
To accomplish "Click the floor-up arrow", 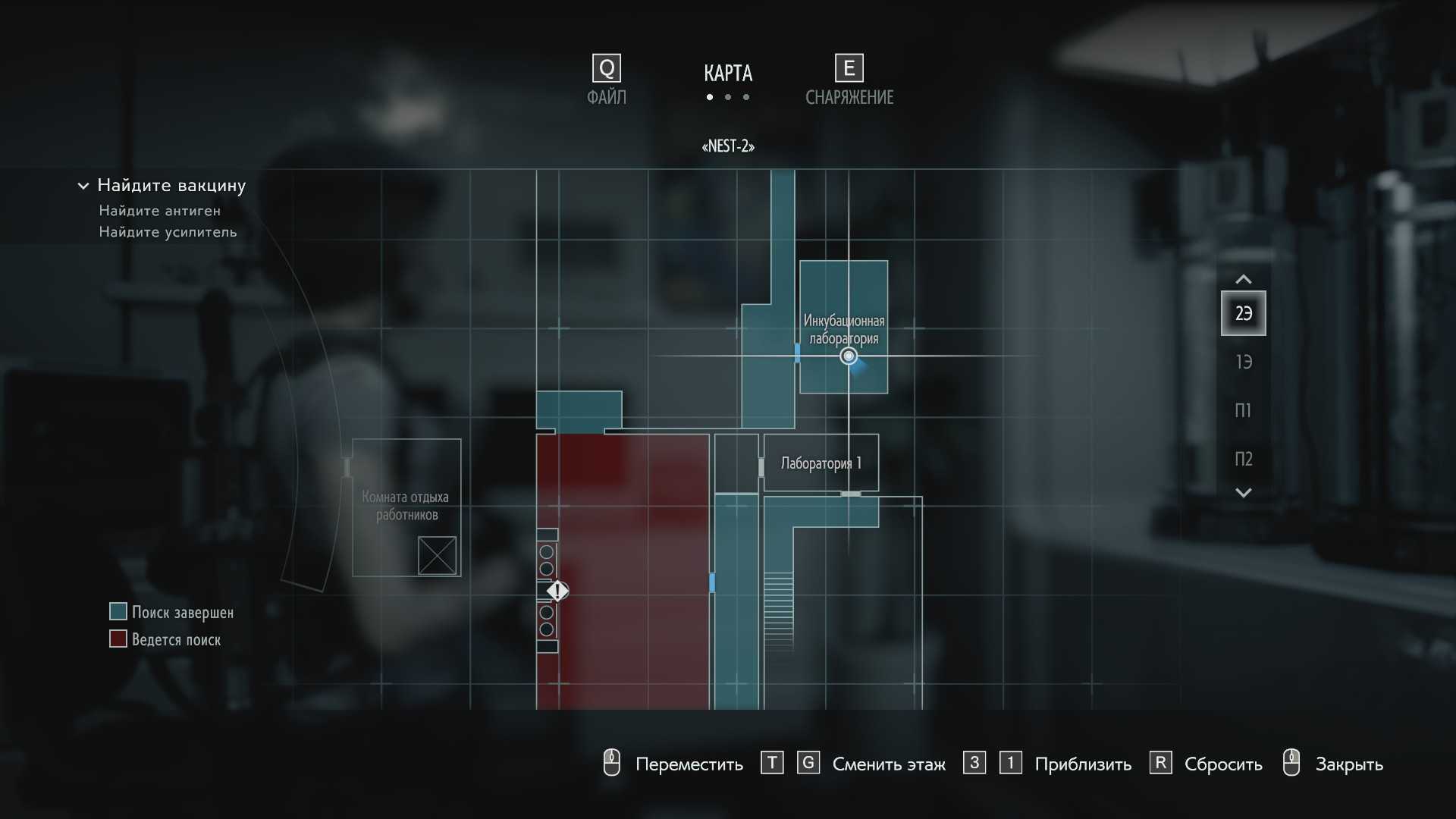I will [x=1243, y=279].
